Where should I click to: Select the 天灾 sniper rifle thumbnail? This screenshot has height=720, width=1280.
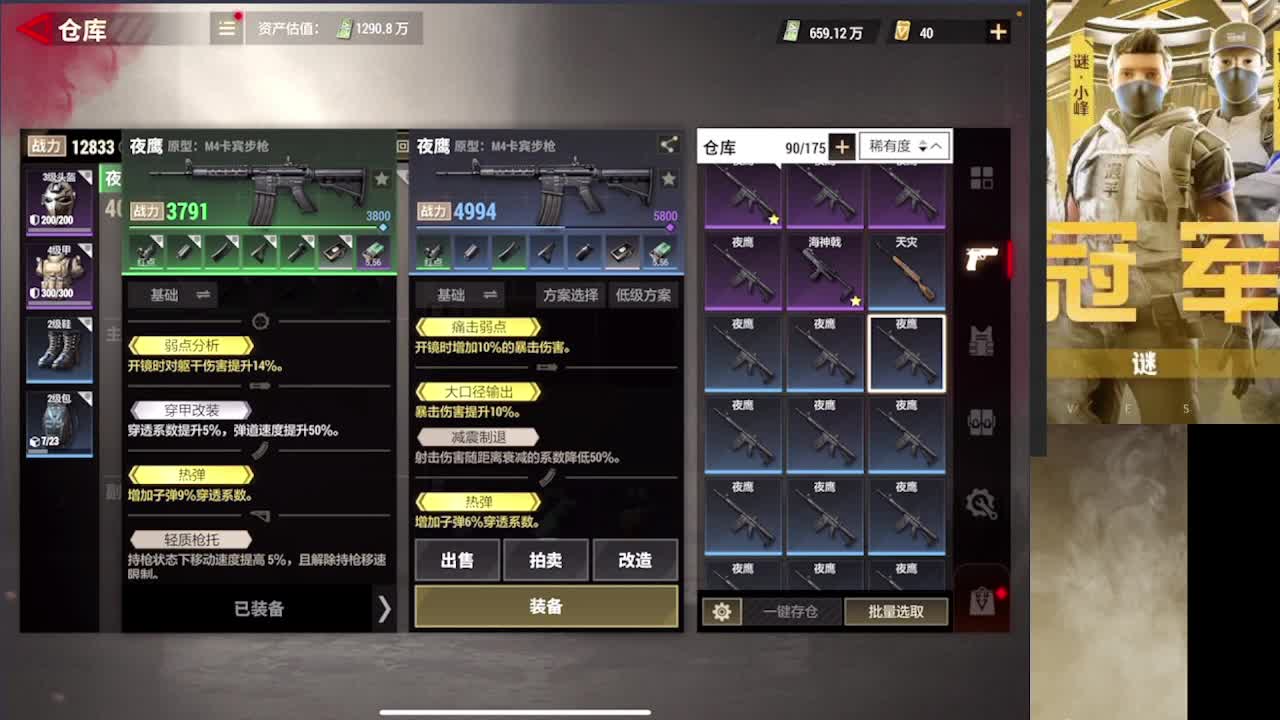(x=906, y=268)
